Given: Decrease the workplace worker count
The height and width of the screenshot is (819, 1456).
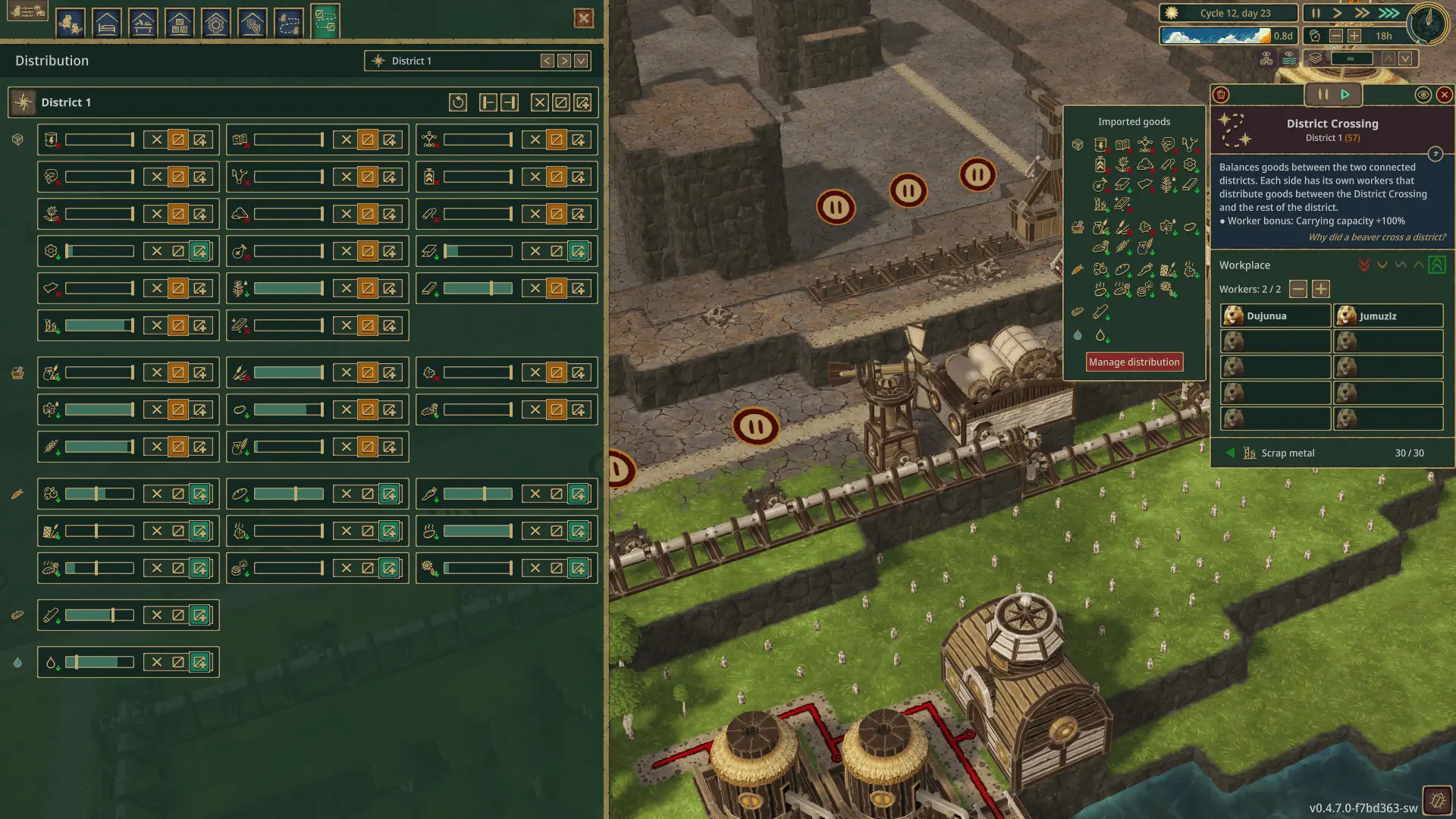Looking at the screenshot, I should tap(1298, 289).
